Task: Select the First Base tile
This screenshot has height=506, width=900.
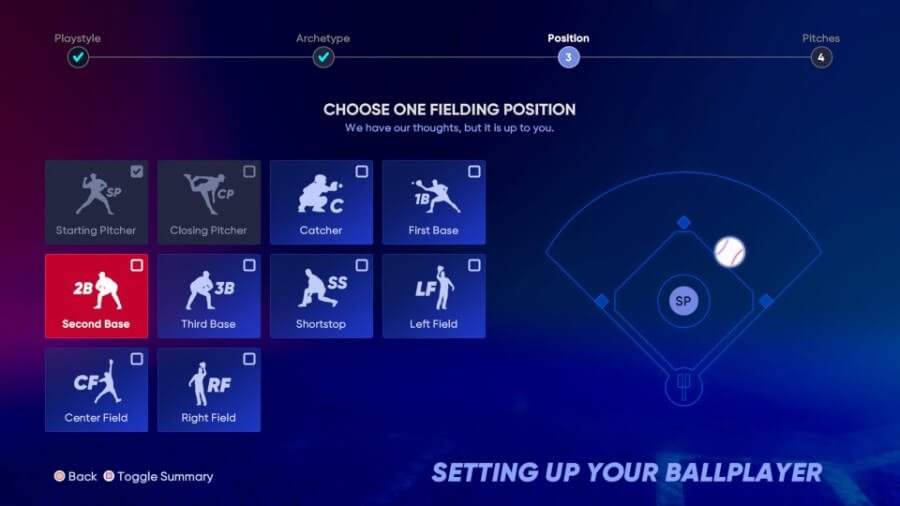Action: point(433,202)
